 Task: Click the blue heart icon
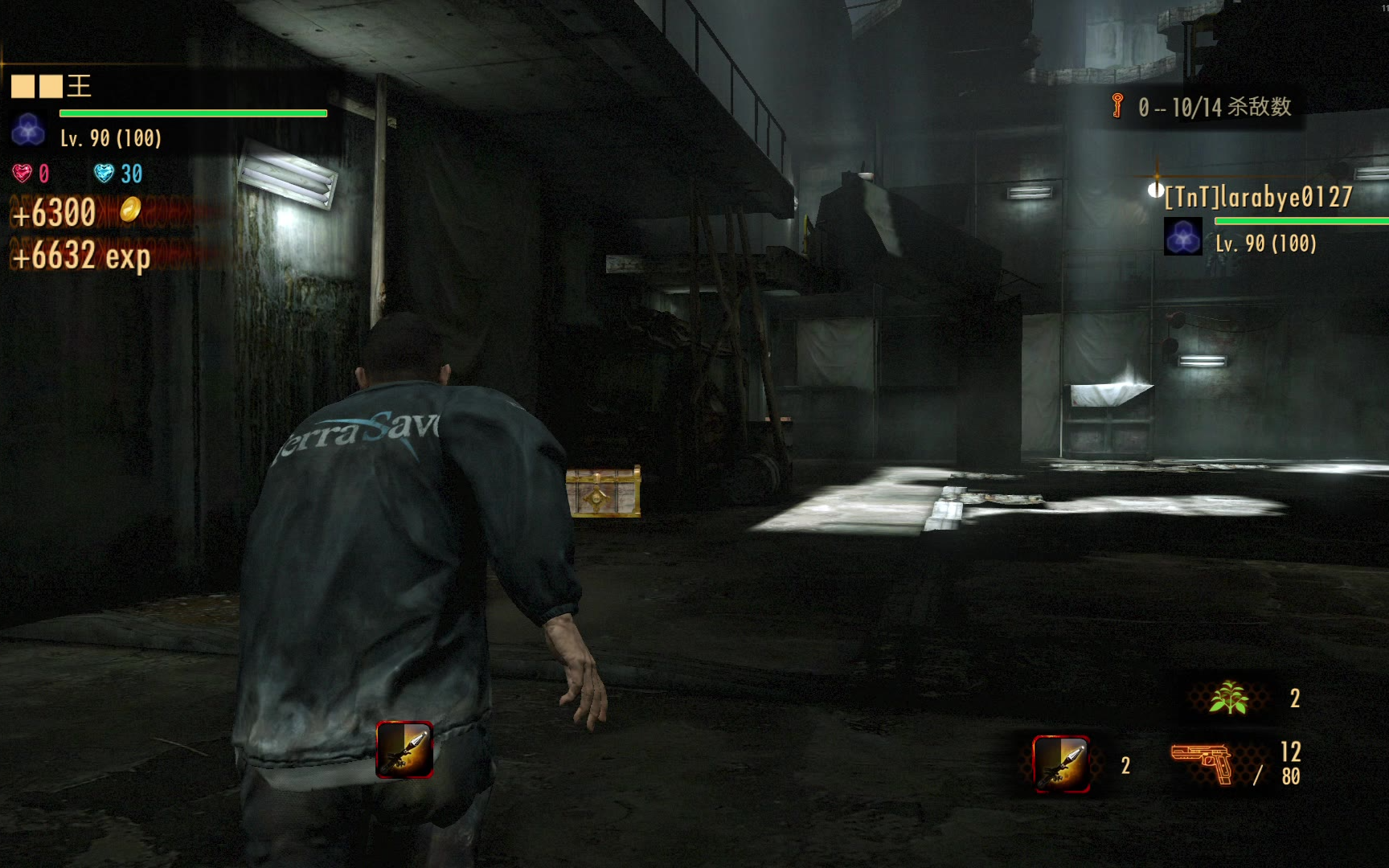point(104,173)
